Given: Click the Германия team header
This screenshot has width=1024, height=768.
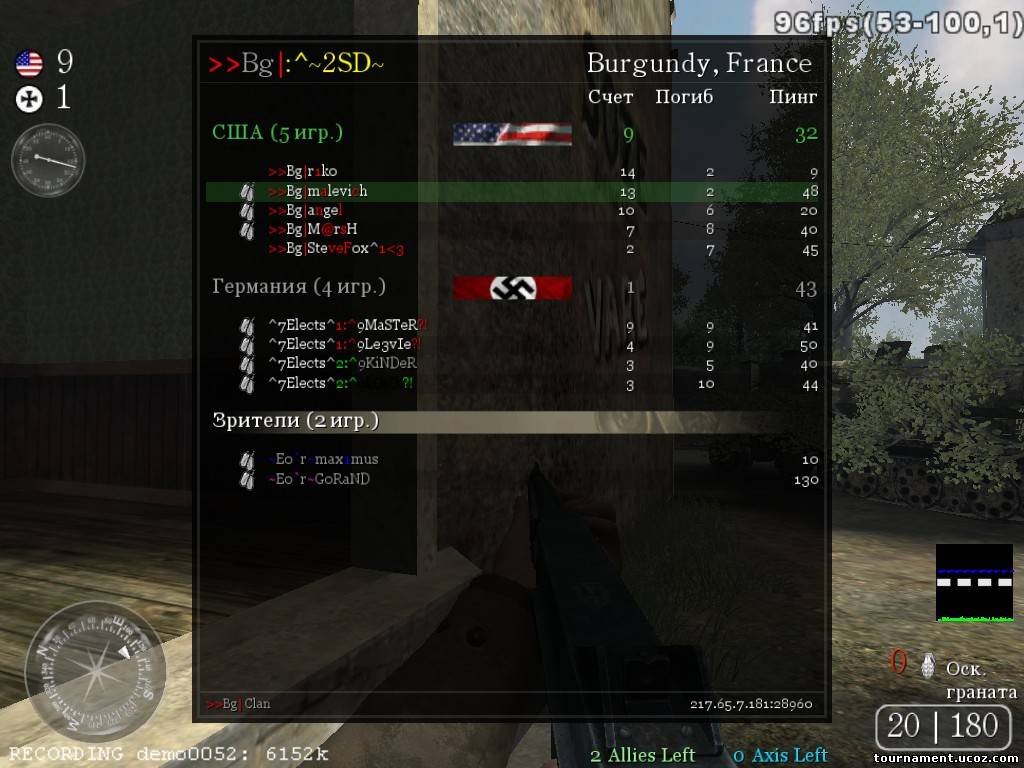Looking at the screenshot, I should (x=299, y=288).
